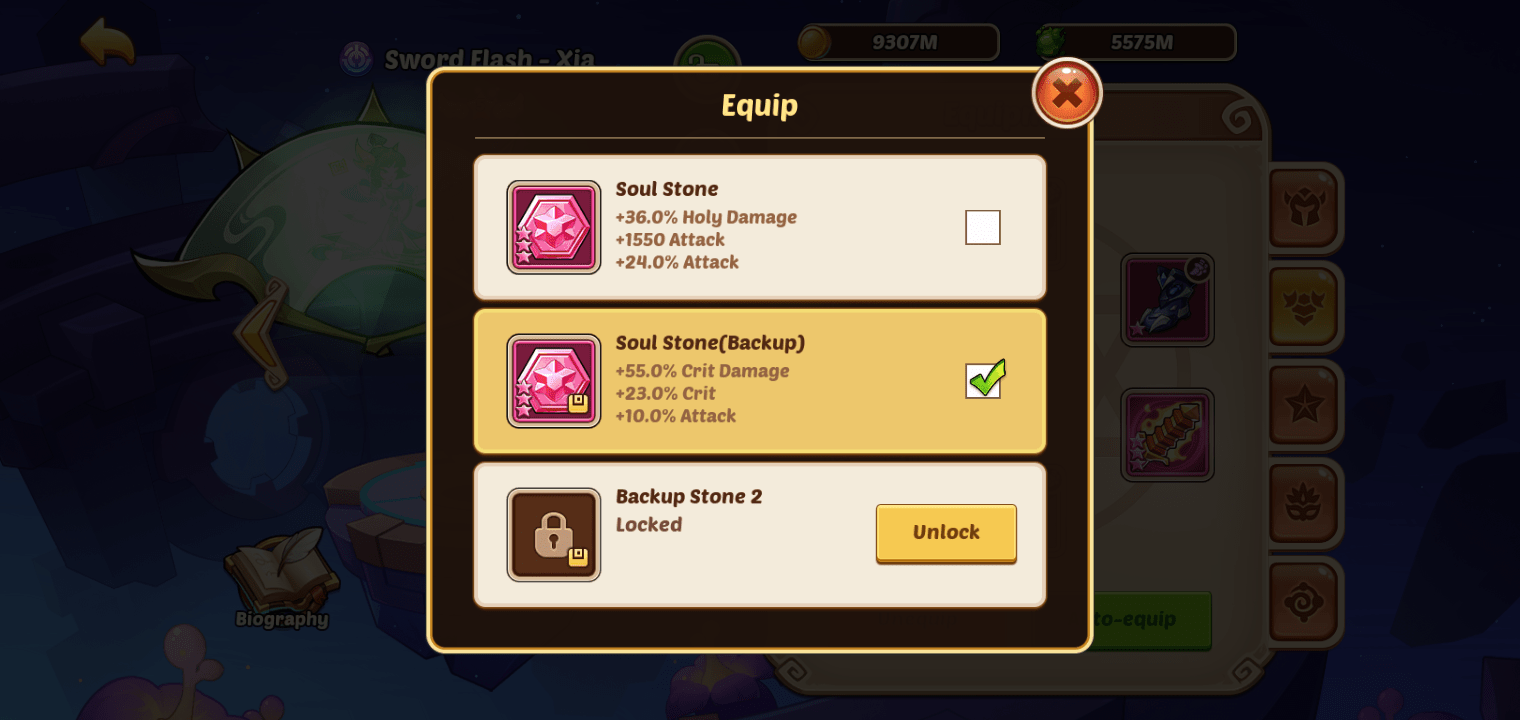The image size is (1520, 720).
Task: Select the Soul Stone gem icon
Action: (x=554, y=227)
